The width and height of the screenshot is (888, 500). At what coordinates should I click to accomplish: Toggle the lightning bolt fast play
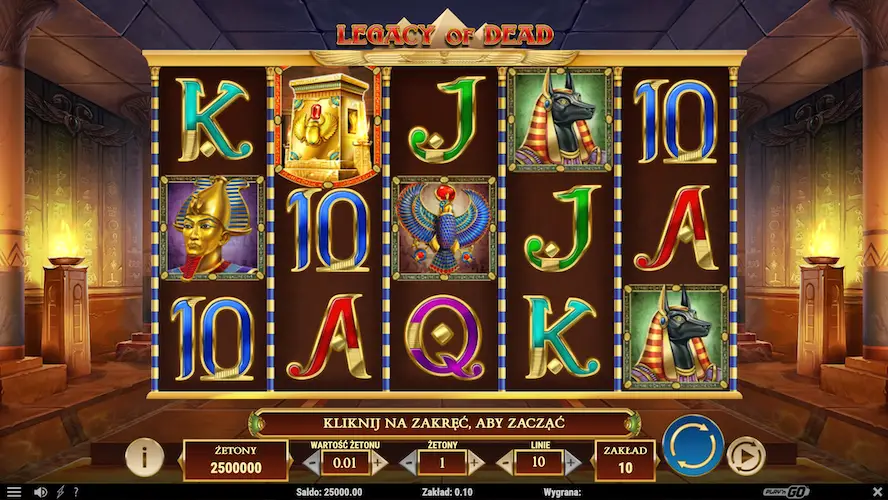pos(60,492)
